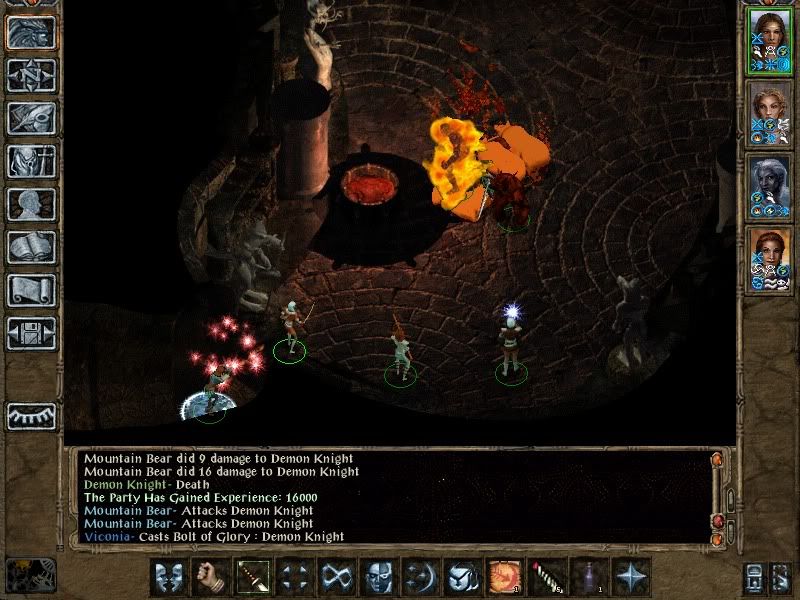Open the character record screen

tap(31, 205)
